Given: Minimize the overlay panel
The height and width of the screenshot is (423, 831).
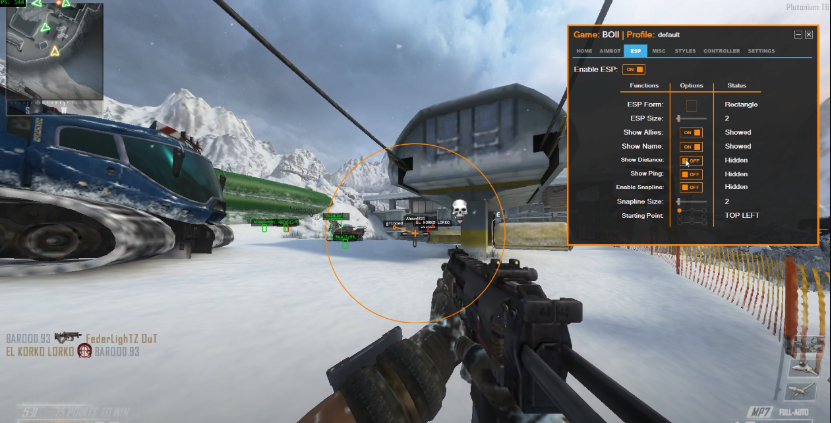Looking at the screenshot, I should 798,34.
